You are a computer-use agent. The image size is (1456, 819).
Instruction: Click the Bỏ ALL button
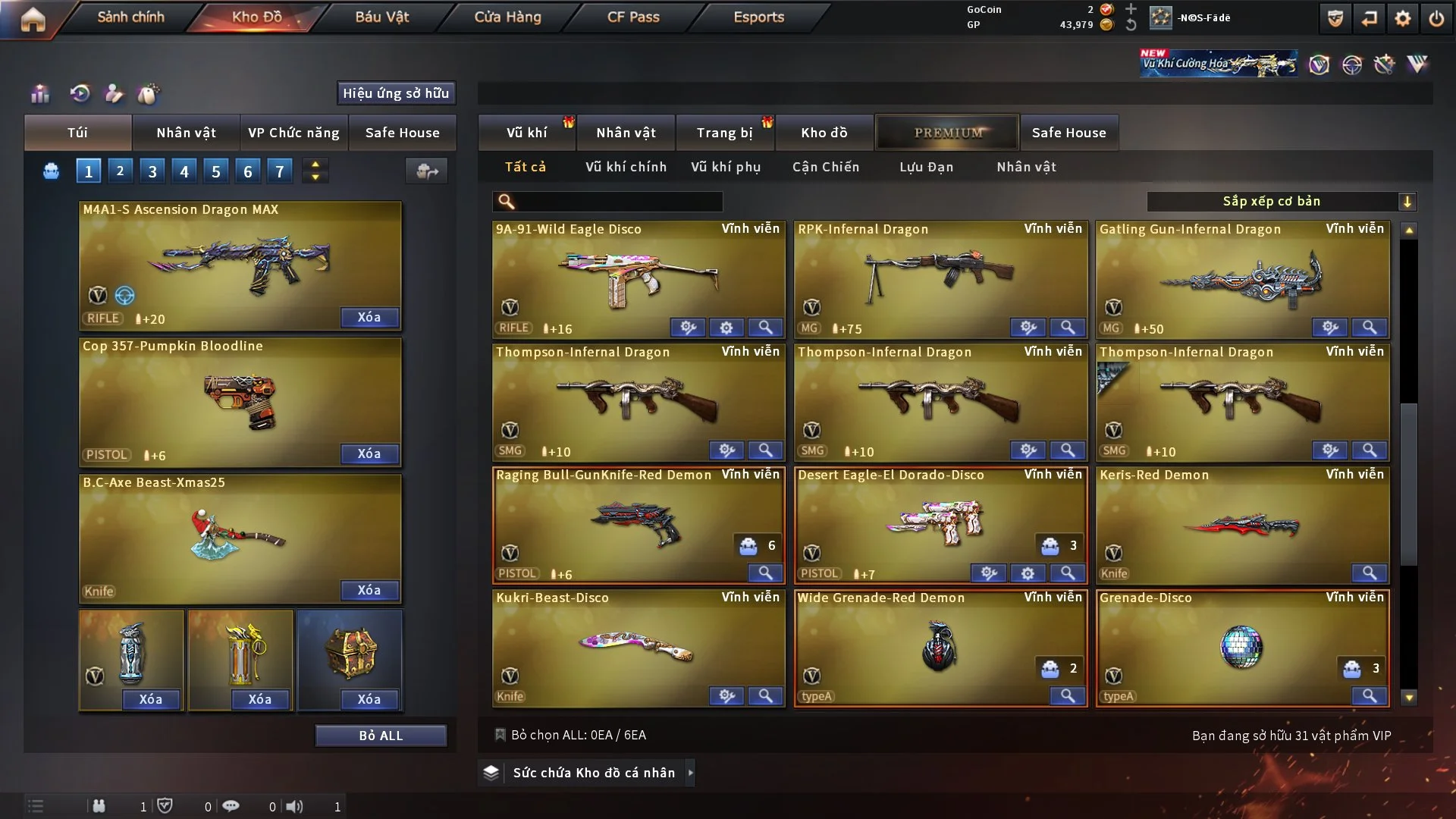(x=381, y=736)
